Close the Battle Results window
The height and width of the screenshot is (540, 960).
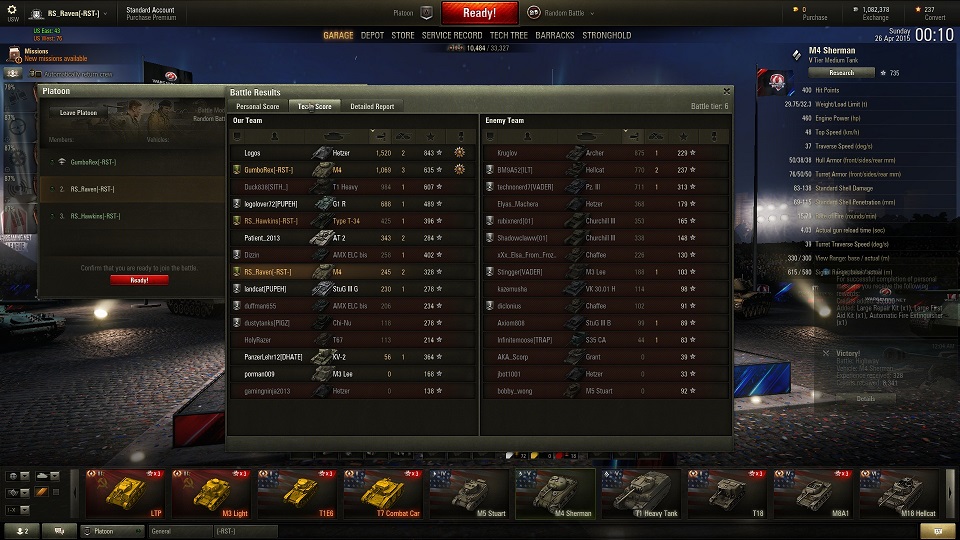[727, 91]
